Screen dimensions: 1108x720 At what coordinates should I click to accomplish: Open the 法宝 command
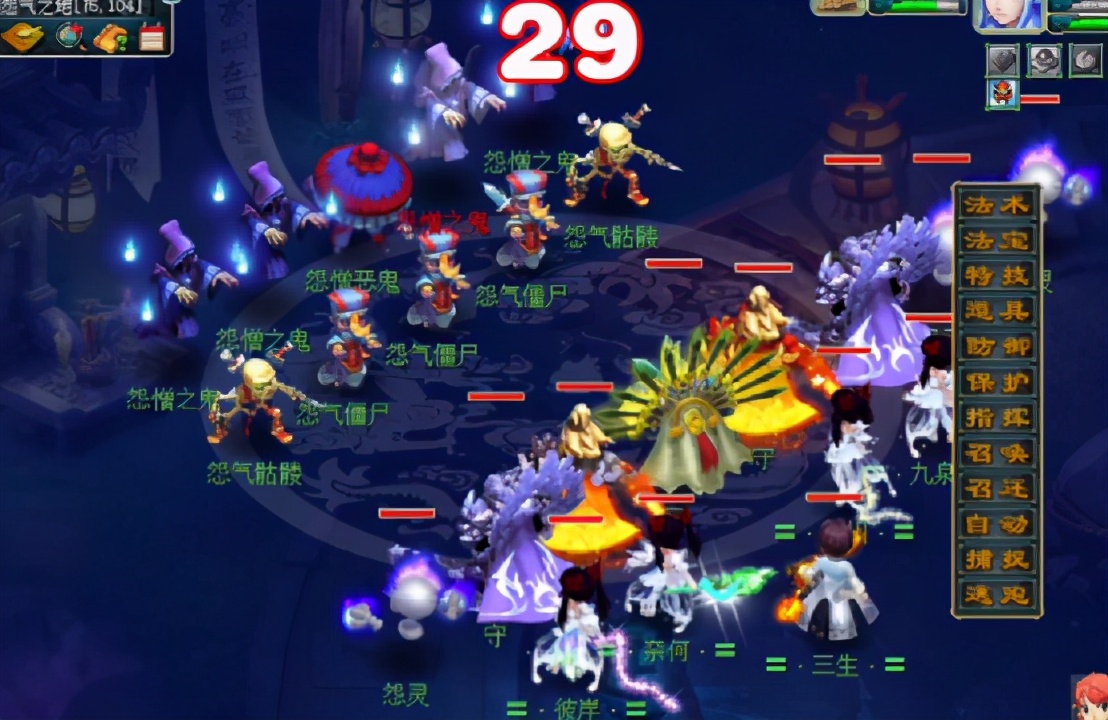[x=996, y=240]
